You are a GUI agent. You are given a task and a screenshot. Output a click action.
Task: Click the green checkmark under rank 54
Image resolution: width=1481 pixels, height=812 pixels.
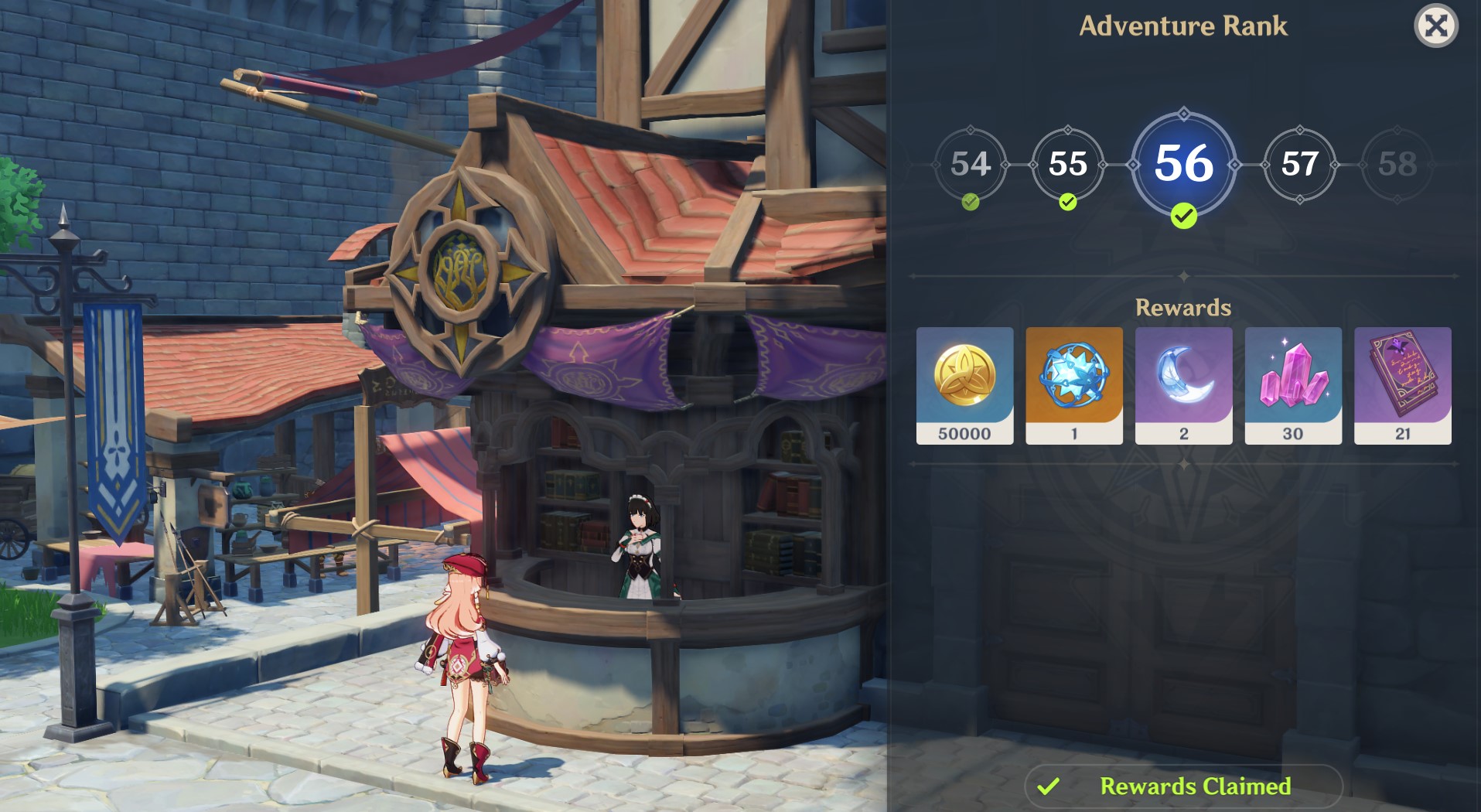click(x=970, y=203)
